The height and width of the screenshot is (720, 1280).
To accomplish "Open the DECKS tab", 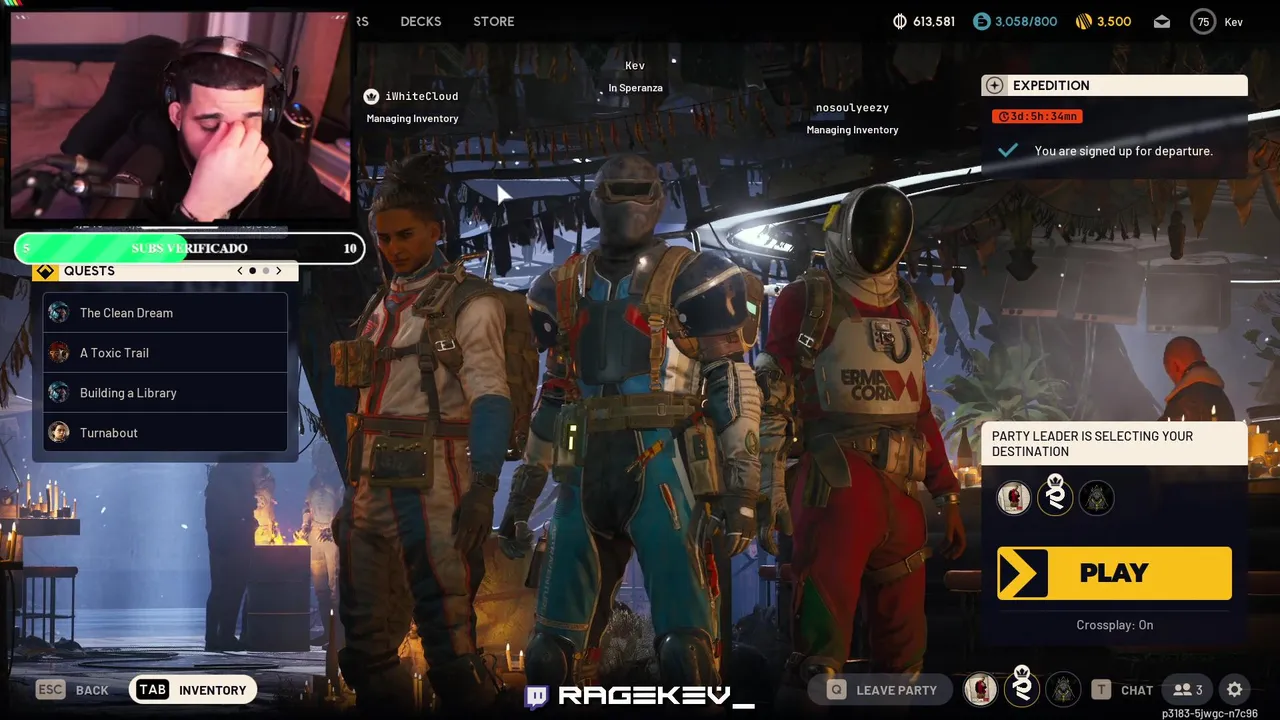I will pyautogui.click(x=420, y=21).
